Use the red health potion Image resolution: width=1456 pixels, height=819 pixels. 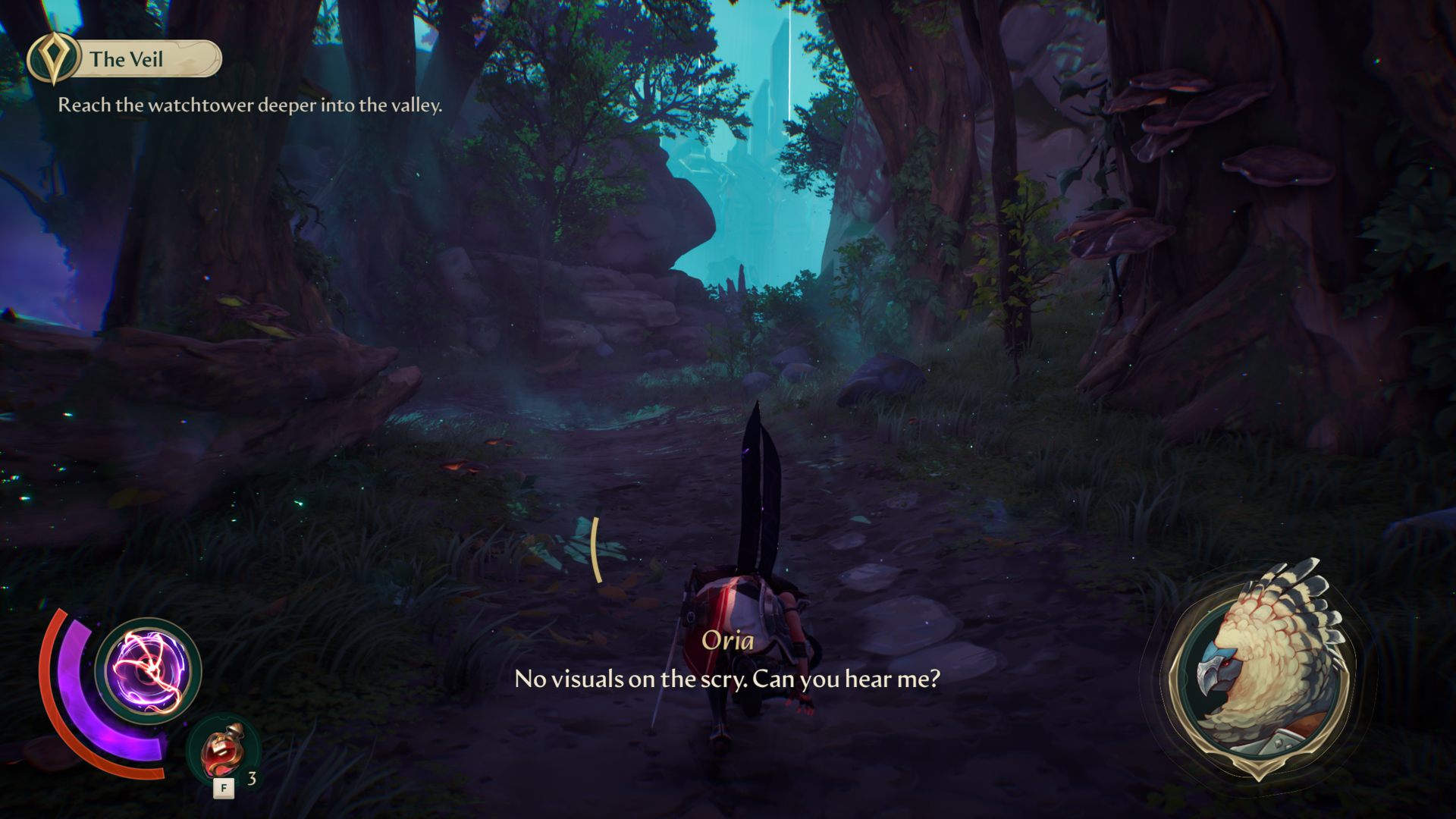point(221,752)
